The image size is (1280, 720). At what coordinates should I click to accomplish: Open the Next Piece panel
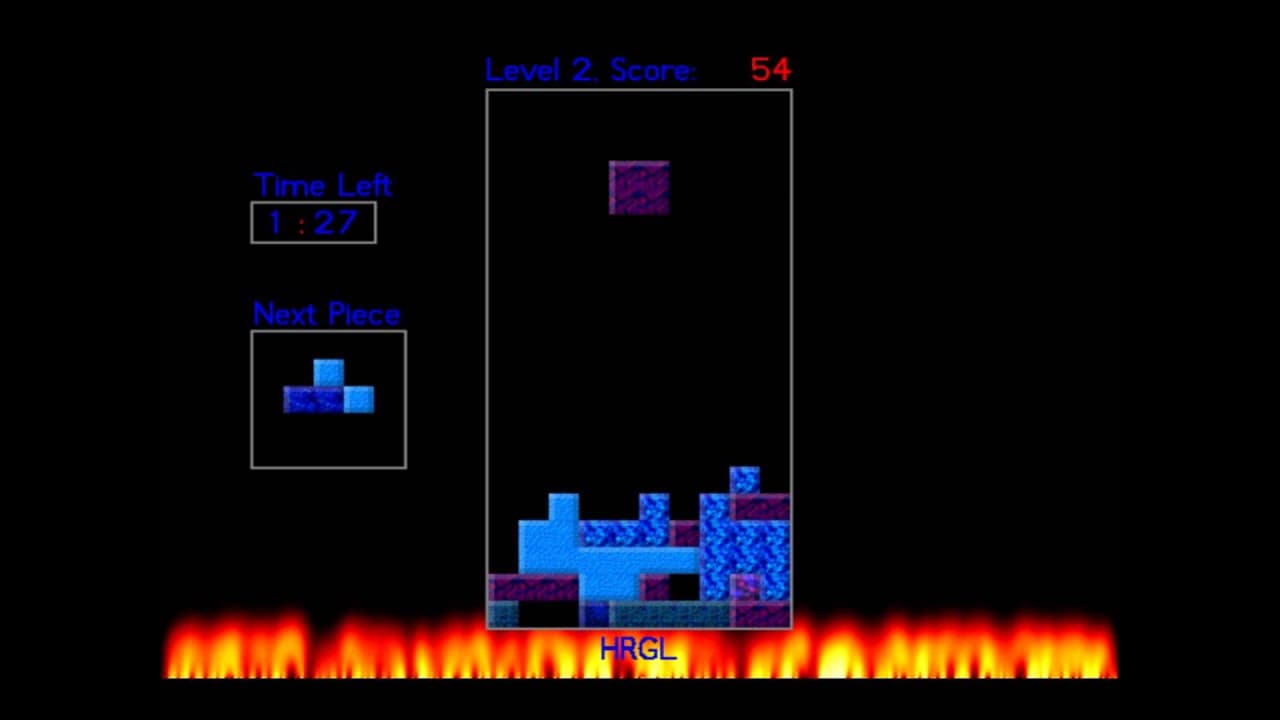[328, 400]
